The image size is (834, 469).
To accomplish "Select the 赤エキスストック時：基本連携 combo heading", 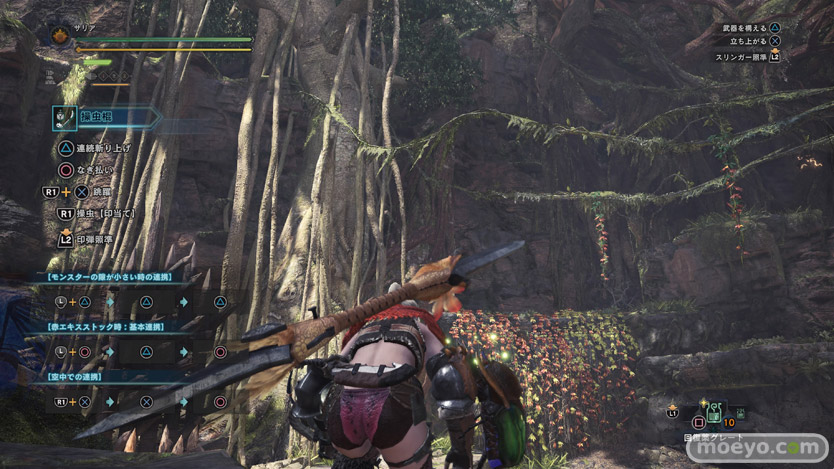I will (x=106, y=326).
